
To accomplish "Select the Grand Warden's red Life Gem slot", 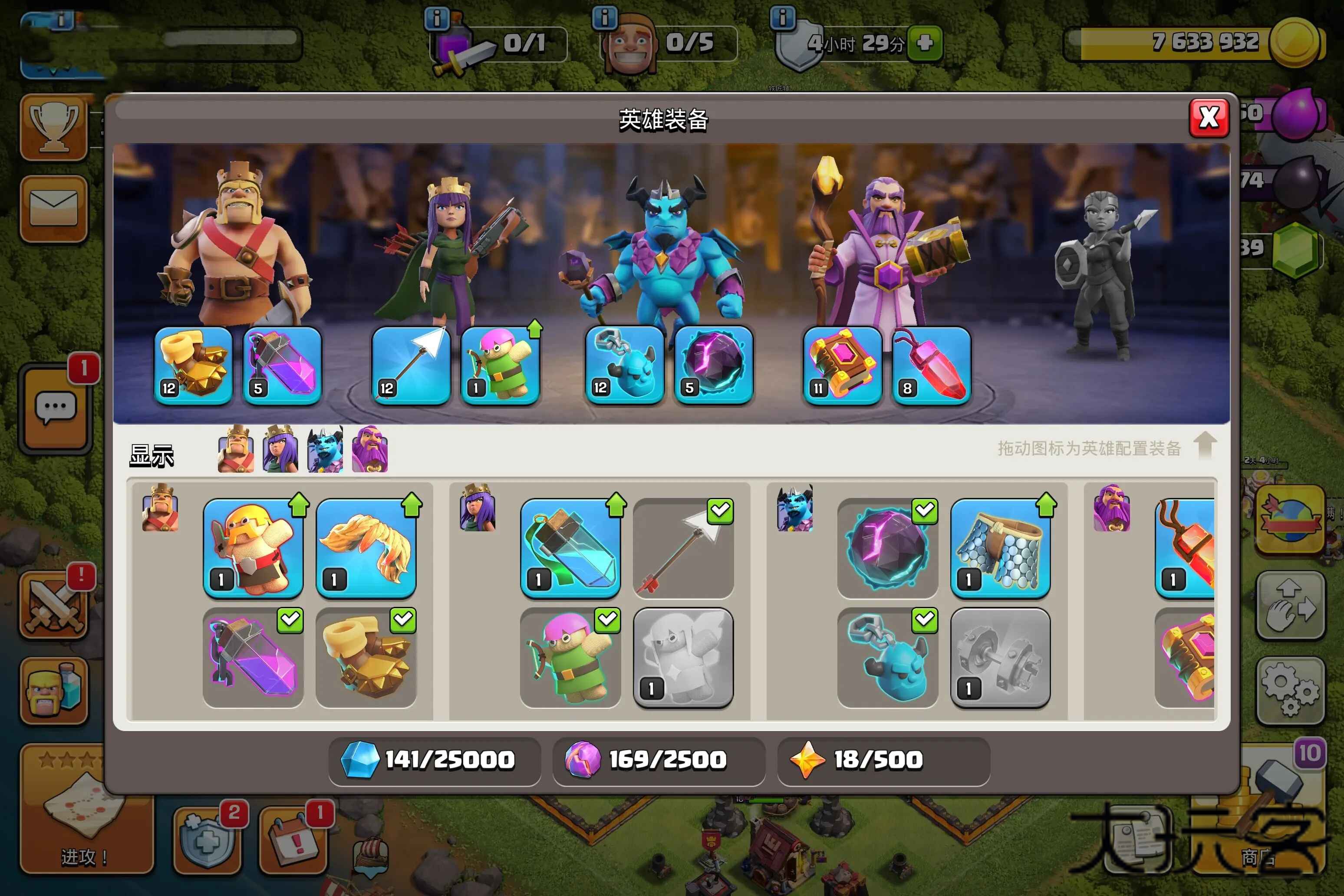I will coord(932,366).
